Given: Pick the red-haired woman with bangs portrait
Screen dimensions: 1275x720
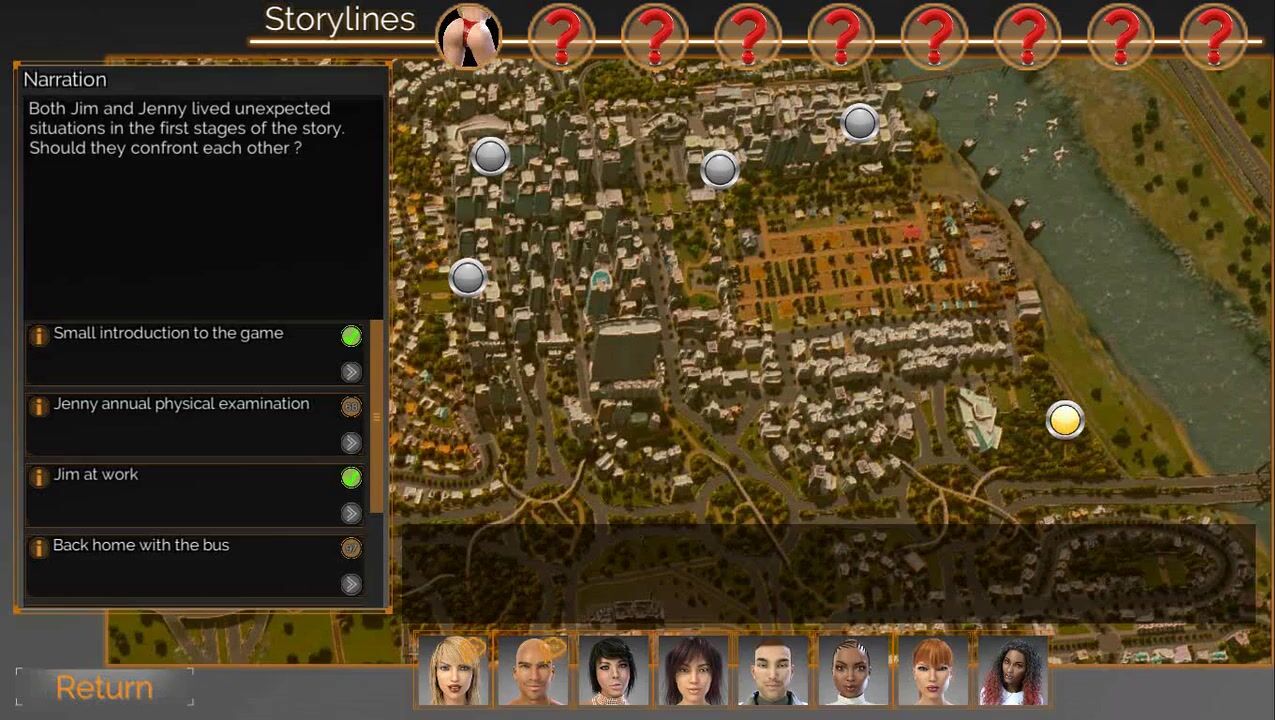Looking at the screenshot, I should point(933,670).
